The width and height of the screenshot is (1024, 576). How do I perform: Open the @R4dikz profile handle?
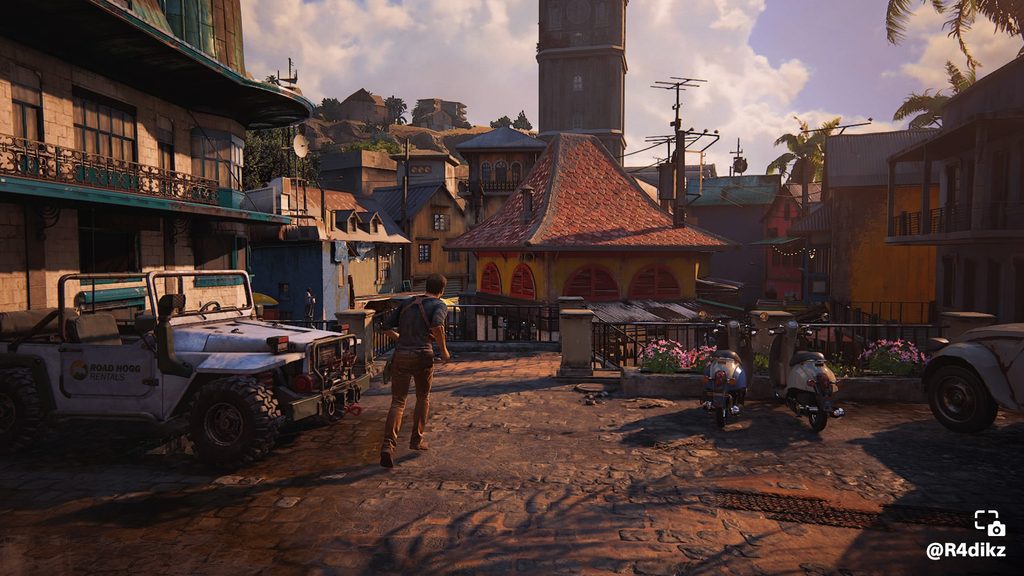(966, 550)
